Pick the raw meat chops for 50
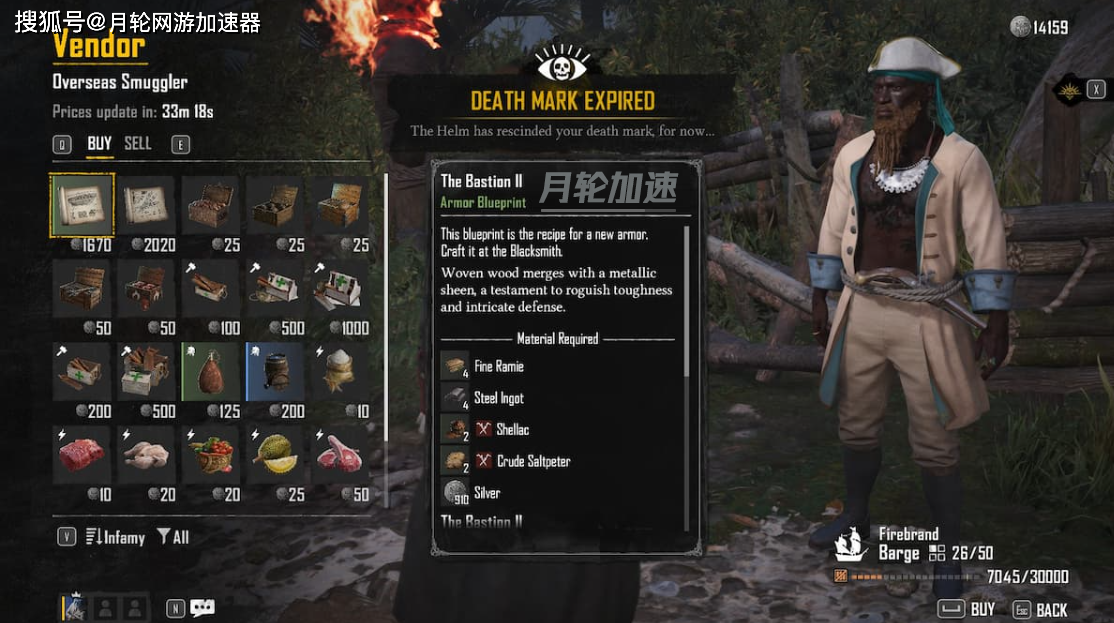 point(338,455)
